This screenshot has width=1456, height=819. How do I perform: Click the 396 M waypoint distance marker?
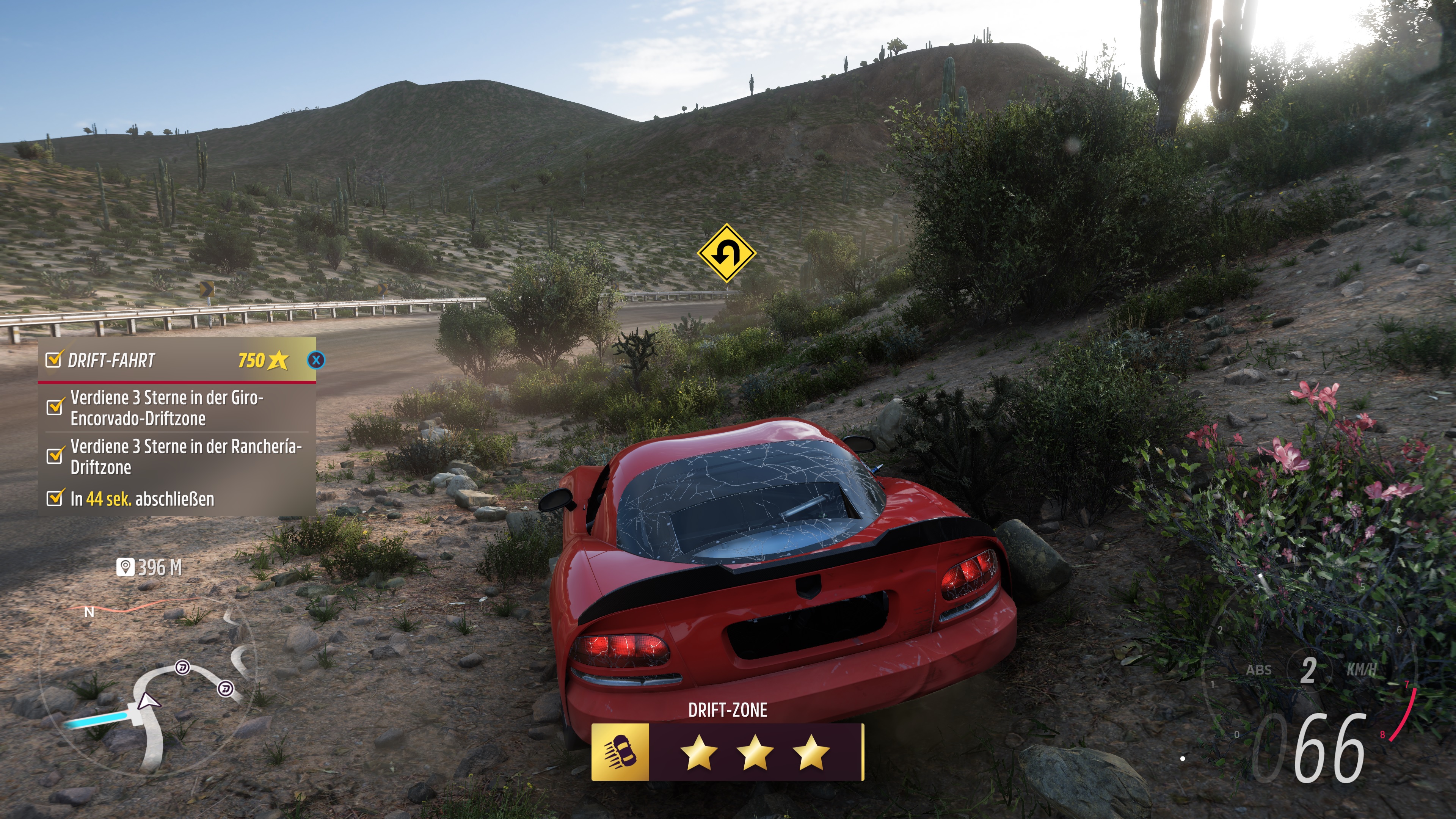click(x=149, y=567)
